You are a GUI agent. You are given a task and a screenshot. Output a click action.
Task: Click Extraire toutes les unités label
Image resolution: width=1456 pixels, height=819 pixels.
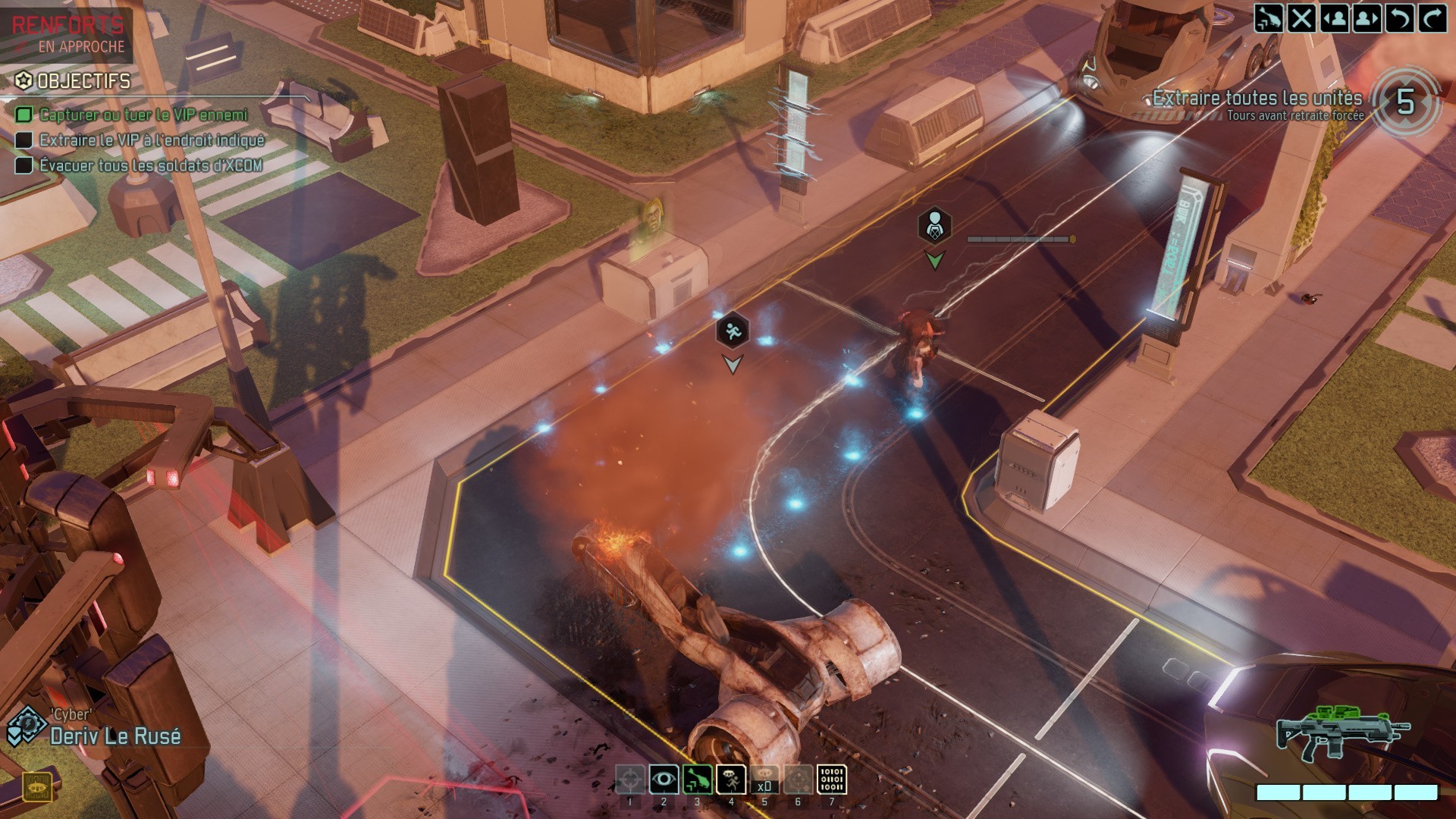click(x=1257, y=97)
